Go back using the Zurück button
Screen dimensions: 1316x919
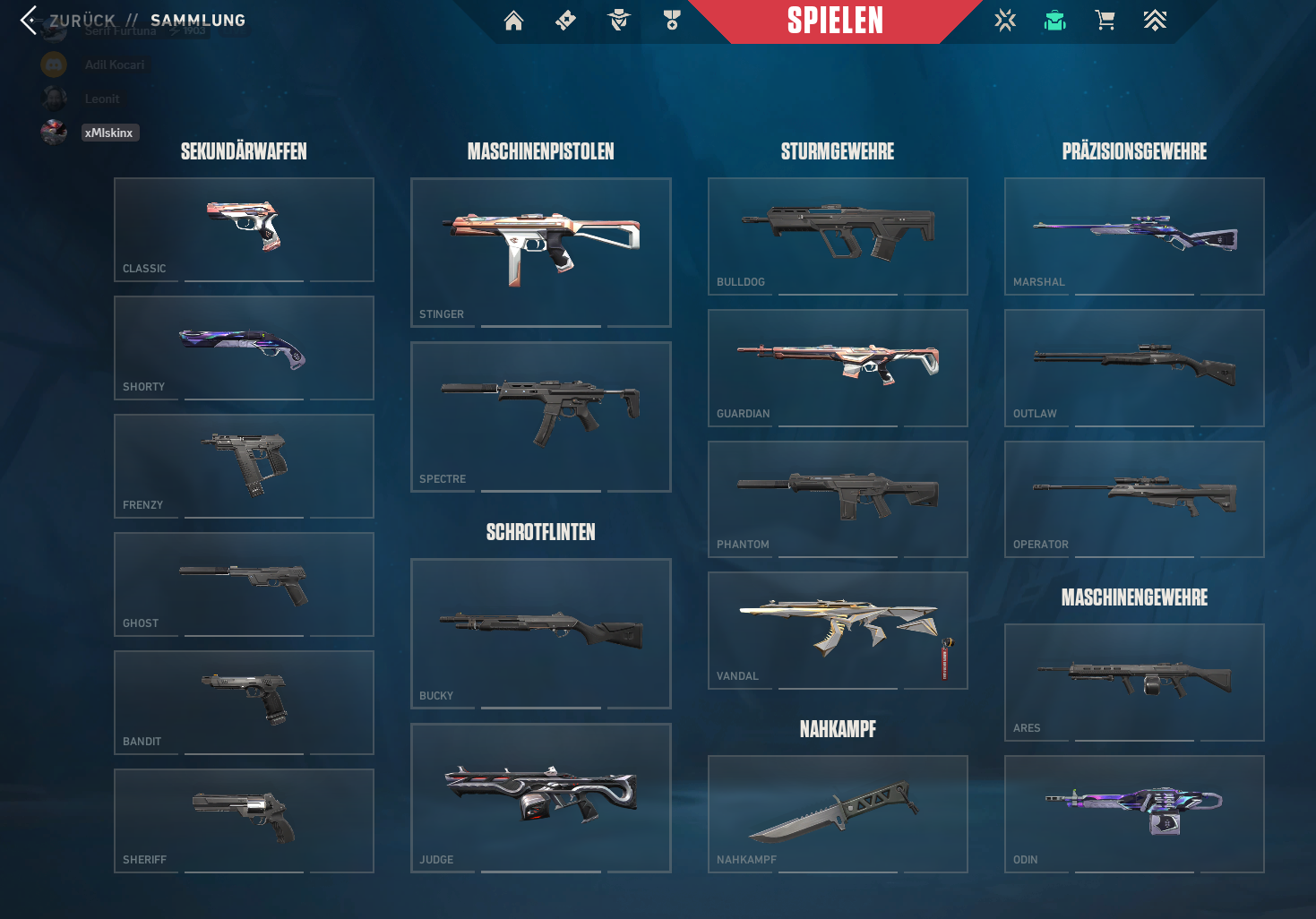click(x=70, y=21)
